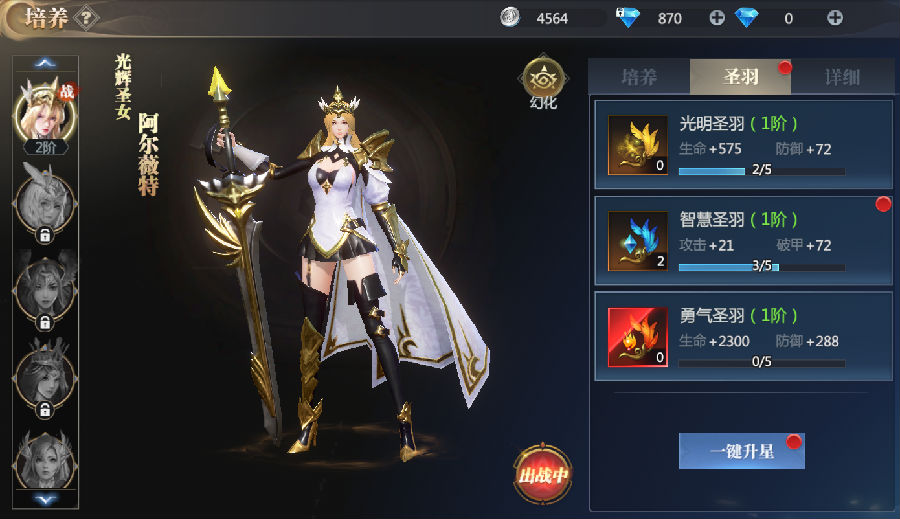Select the blonde heroine portrait marked 2阶

pos(44,110)
